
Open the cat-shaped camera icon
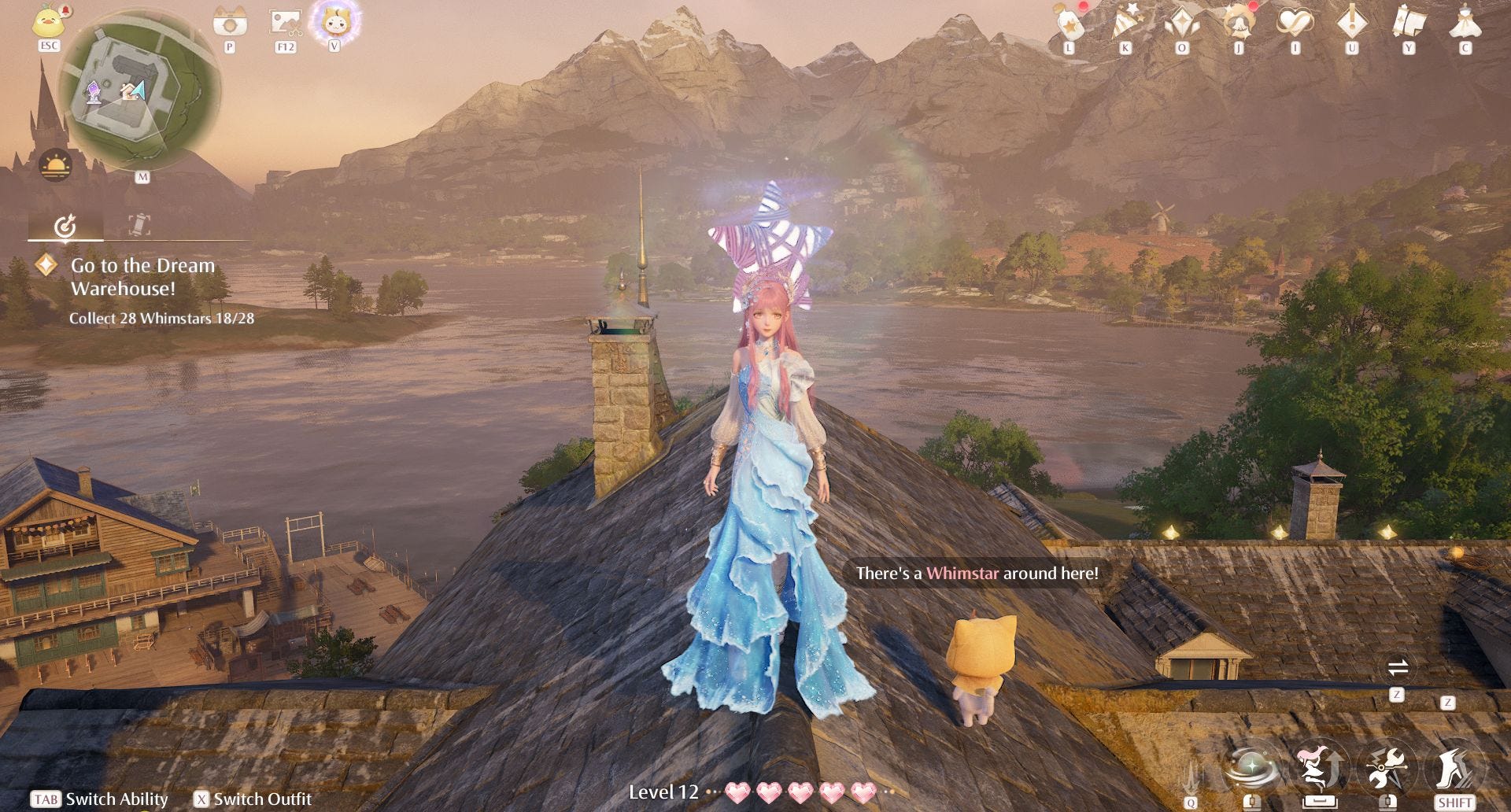[x=230, y=24]
